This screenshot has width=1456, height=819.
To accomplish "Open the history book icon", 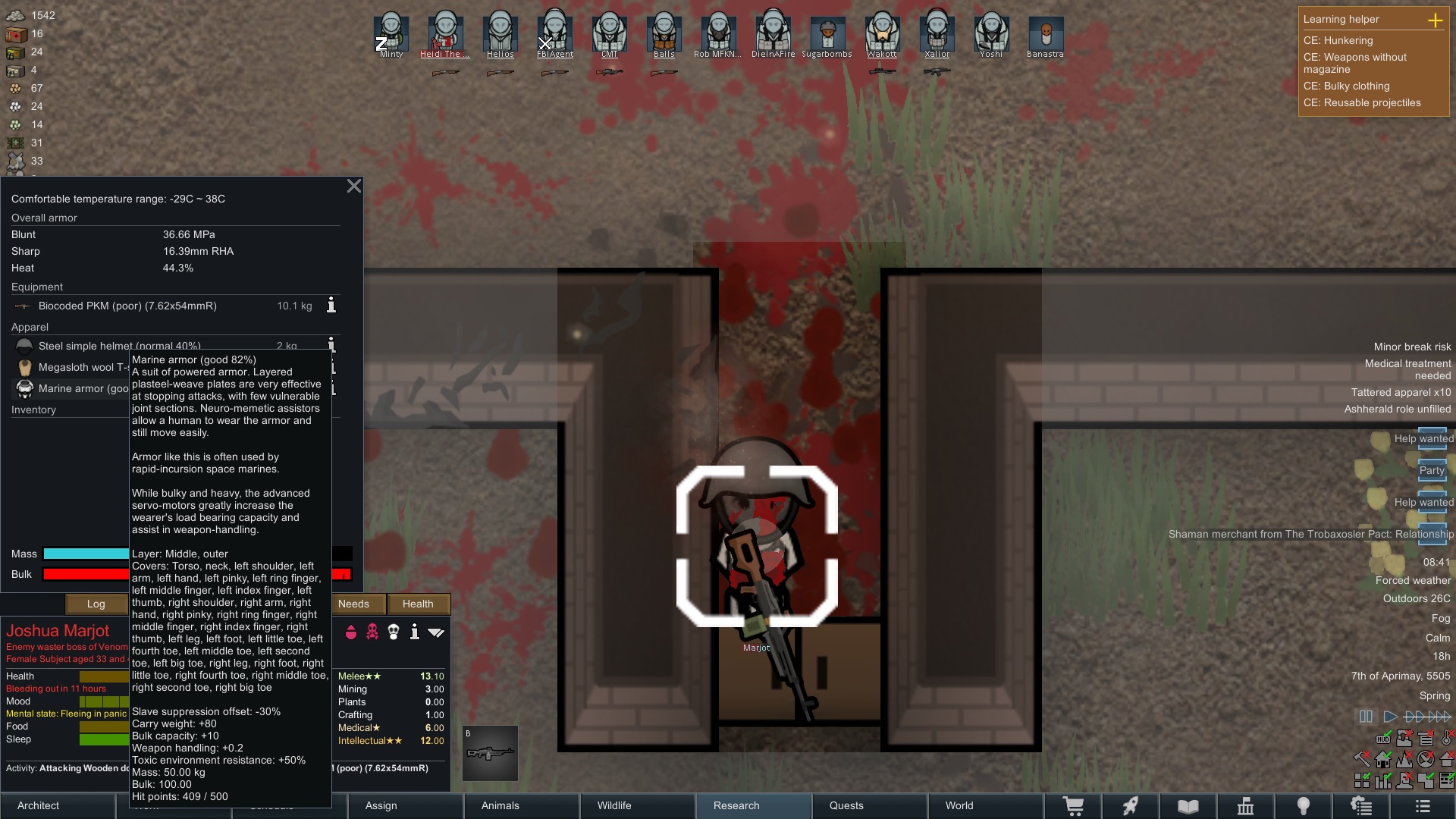I will pyautogui.click(x=1188, y=805).
